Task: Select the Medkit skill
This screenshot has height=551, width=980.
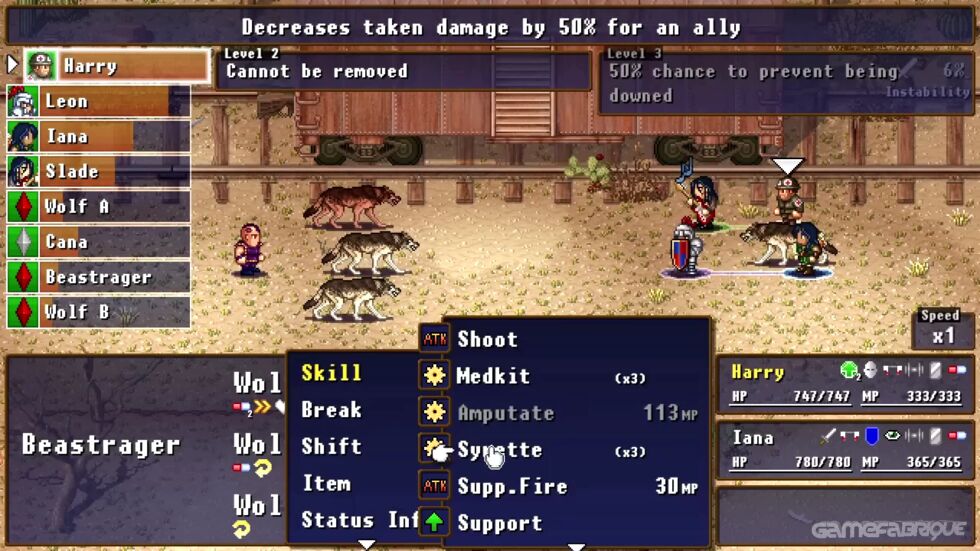Action: click(493, 377)
